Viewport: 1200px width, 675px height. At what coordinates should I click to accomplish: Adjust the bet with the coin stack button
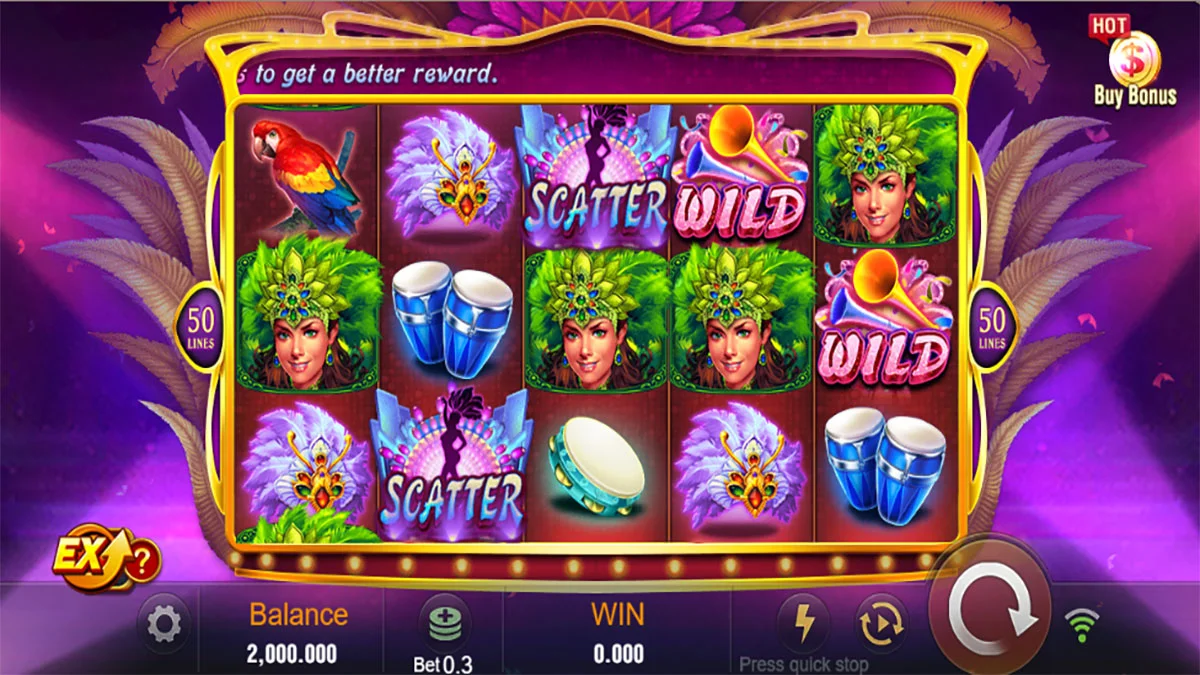[x=443, y=625]
